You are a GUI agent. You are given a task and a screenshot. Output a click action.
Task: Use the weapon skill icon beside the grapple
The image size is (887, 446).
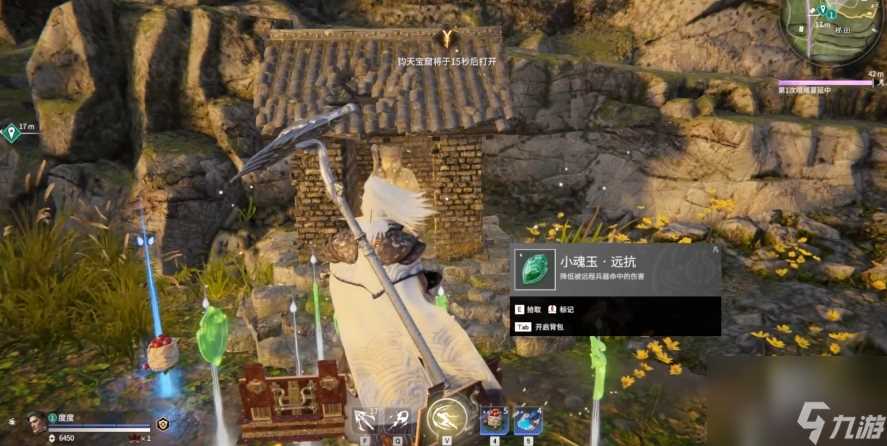[x=398, y=420]
